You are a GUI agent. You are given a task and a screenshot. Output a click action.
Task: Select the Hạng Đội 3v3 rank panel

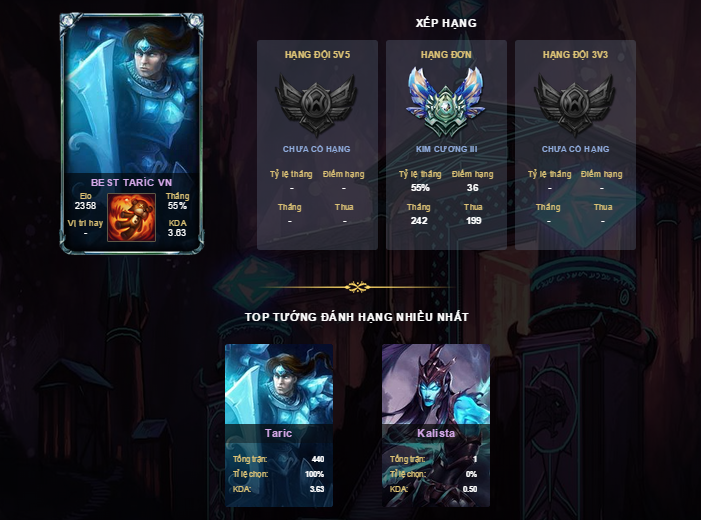(x=575, y=145)
